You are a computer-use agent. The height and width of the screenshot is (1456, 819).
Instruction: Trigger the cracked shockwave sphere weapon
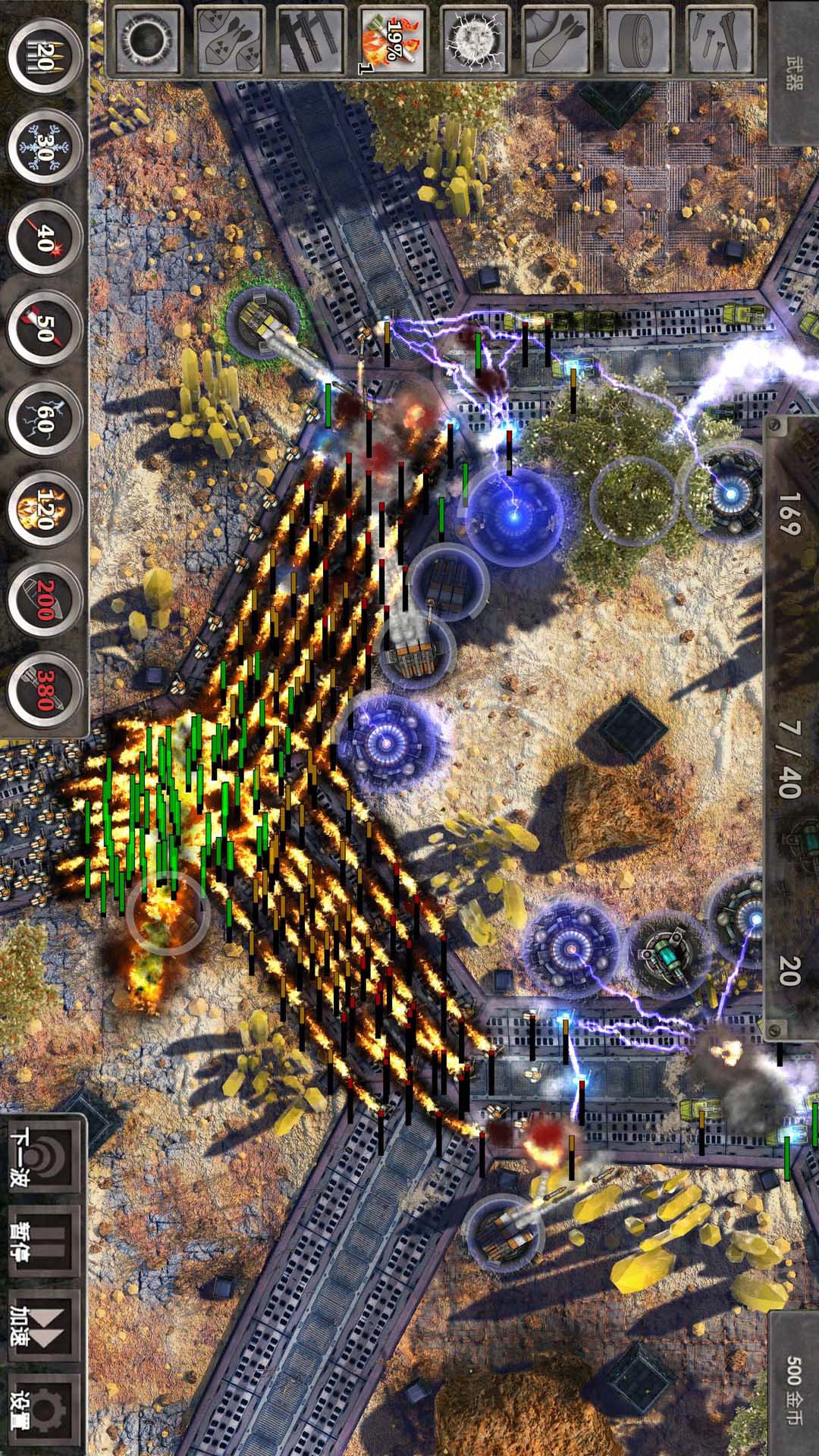point(474,38)
